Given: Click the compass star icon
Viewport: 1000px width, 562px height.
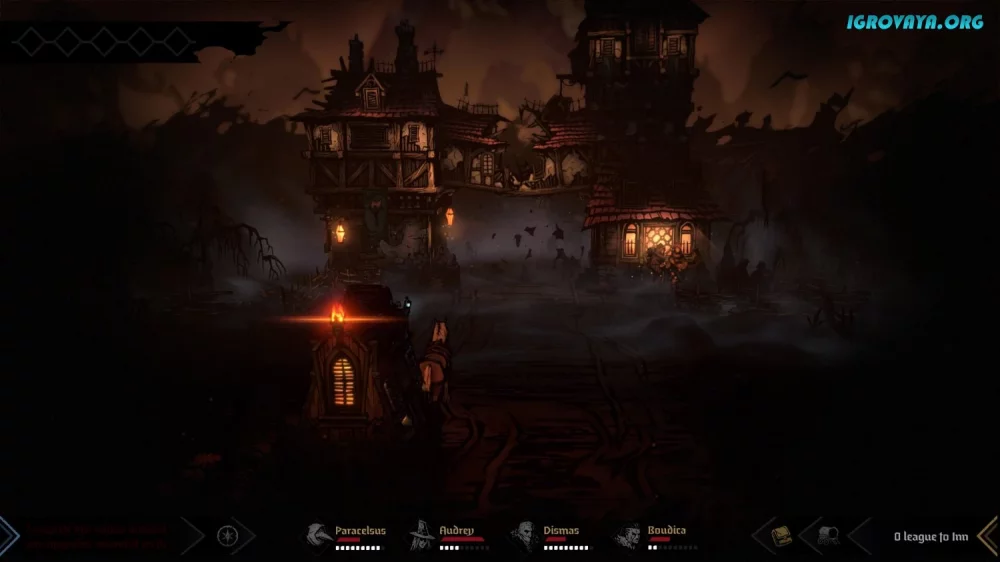Looking at the screenshot, I should coord(228,535).
